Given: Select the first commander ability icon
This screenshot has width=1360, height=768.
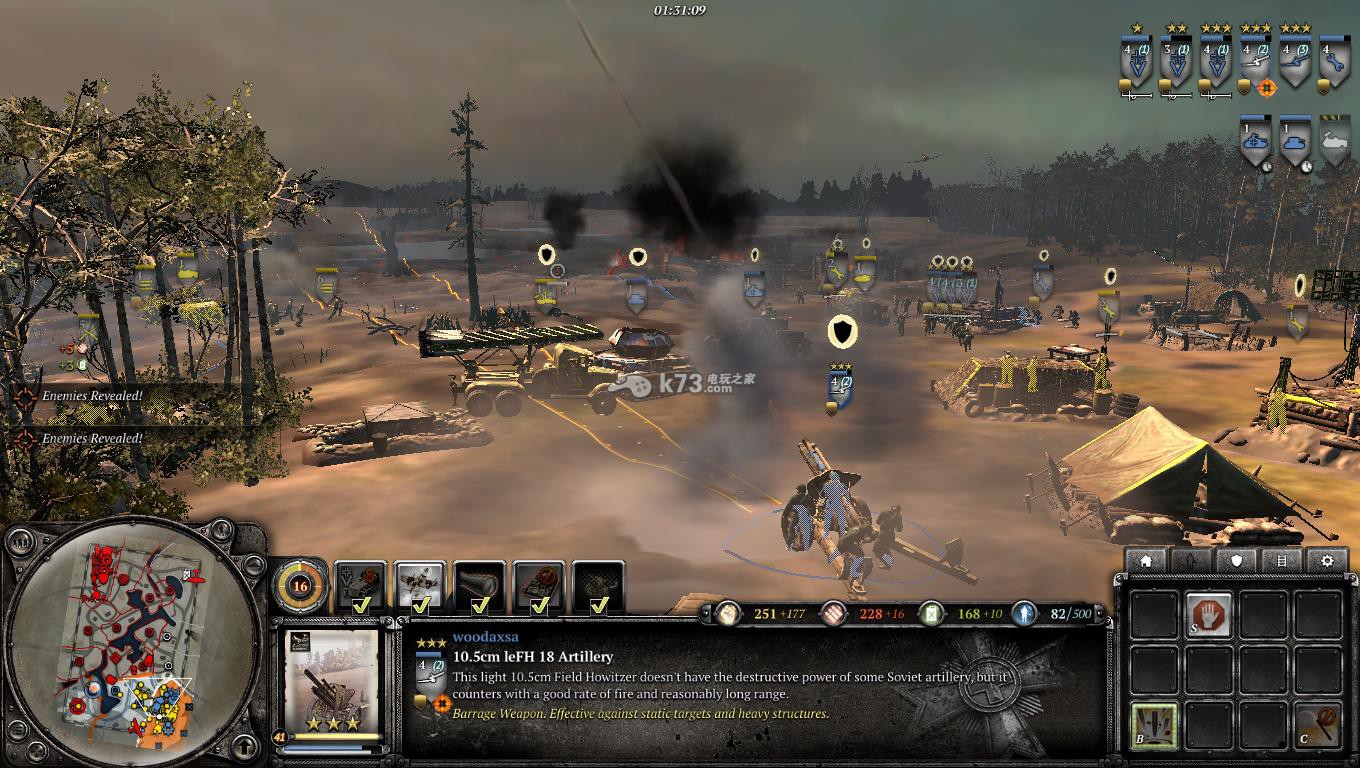Looking at the screenshot, I should tap(360, 586).
